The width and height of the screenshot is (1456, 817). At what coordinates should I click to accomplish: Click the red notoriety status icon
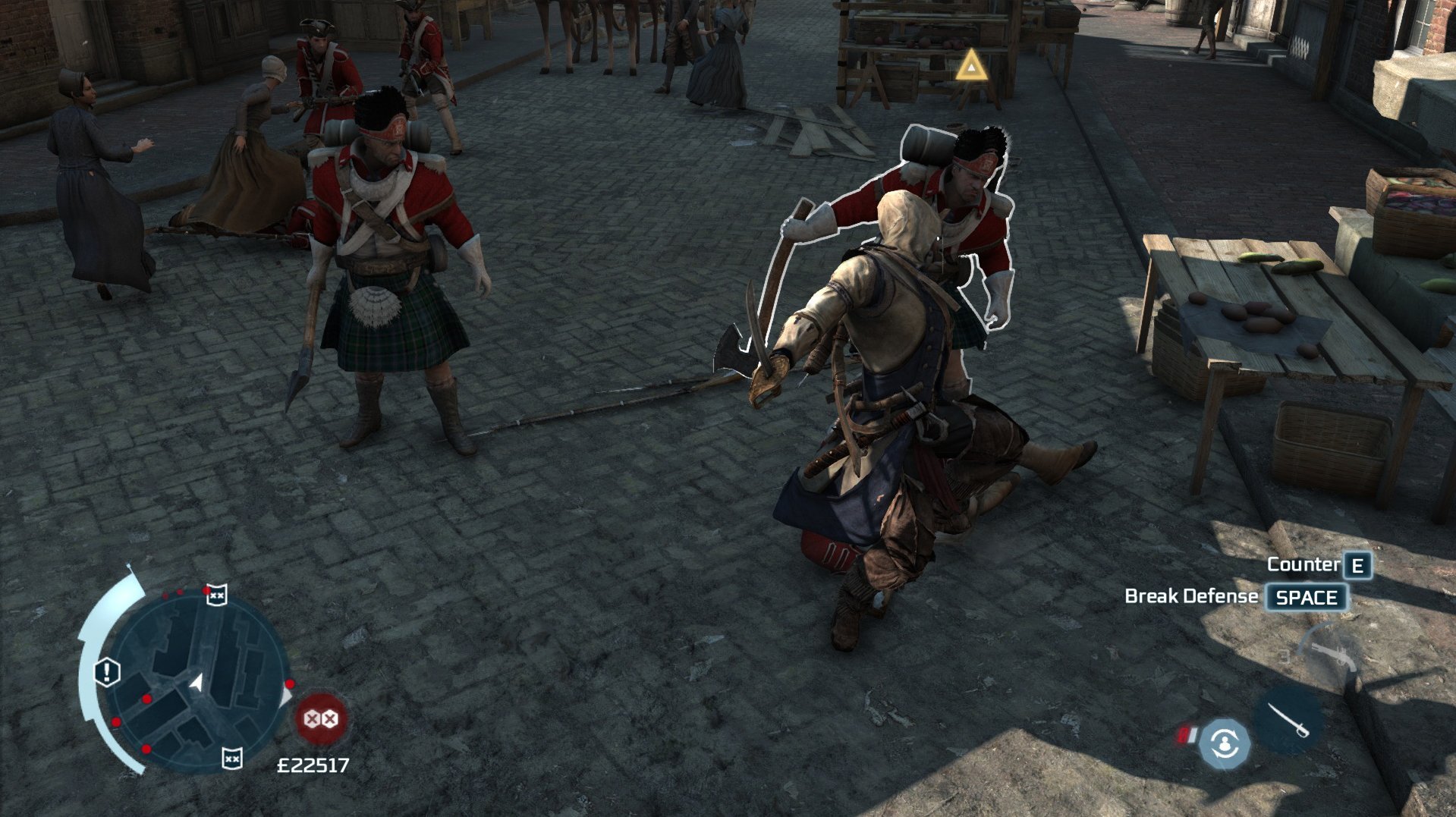point(321,718)
